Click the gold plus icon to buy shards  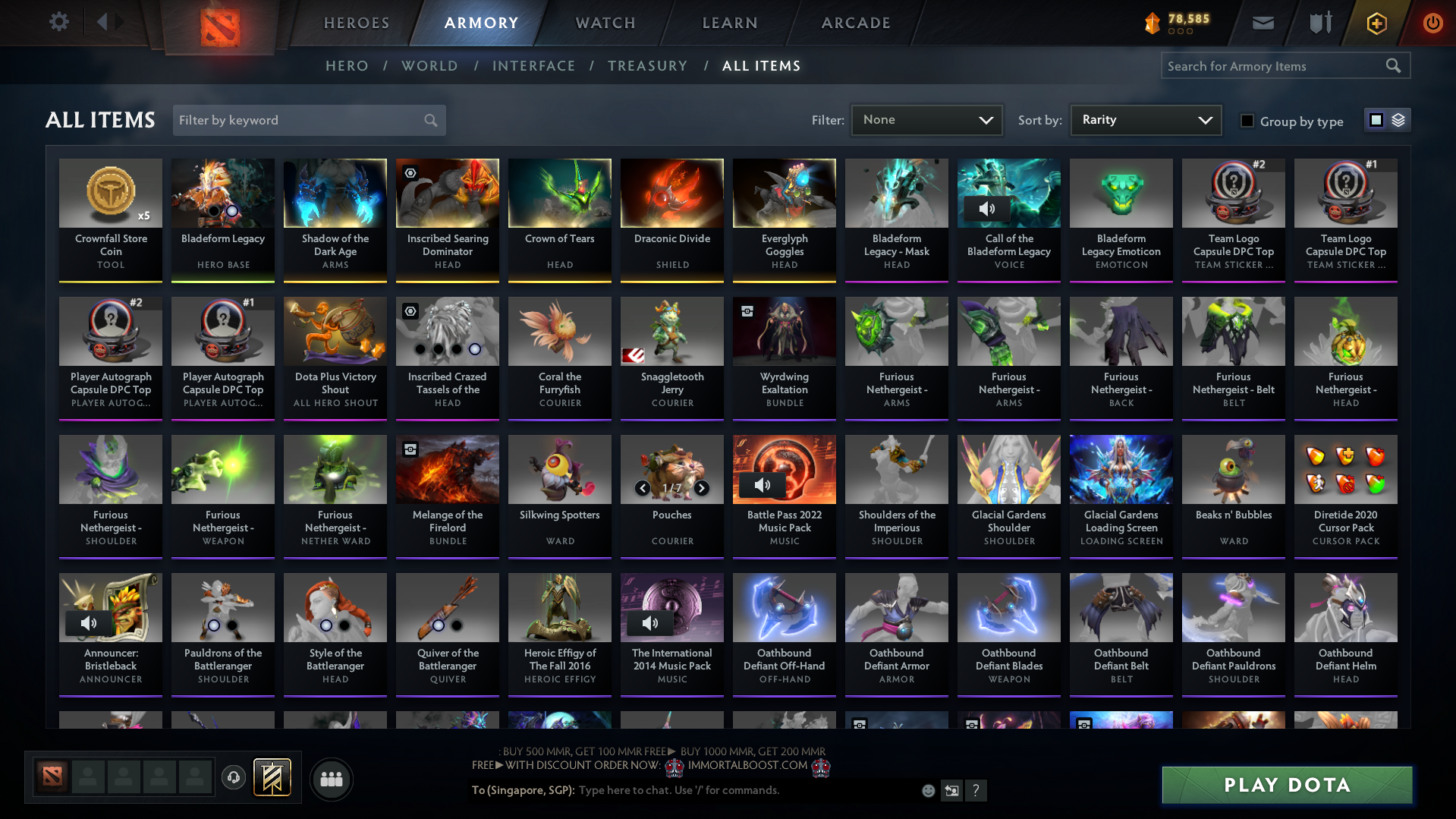(1376, 23)
